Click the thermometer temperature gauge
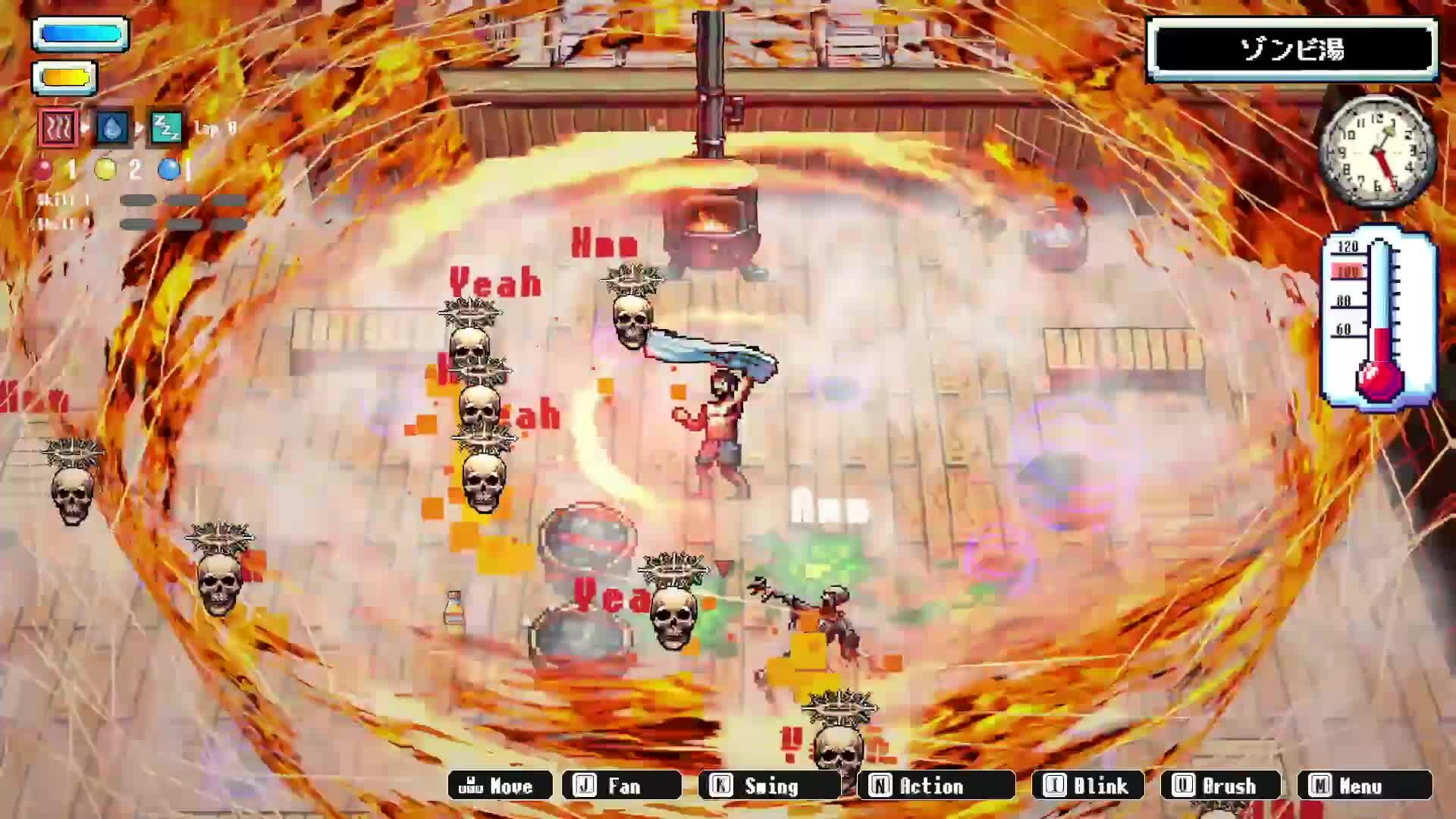Viewport: 1456px width, 819px height. (x=1382, y=318)
